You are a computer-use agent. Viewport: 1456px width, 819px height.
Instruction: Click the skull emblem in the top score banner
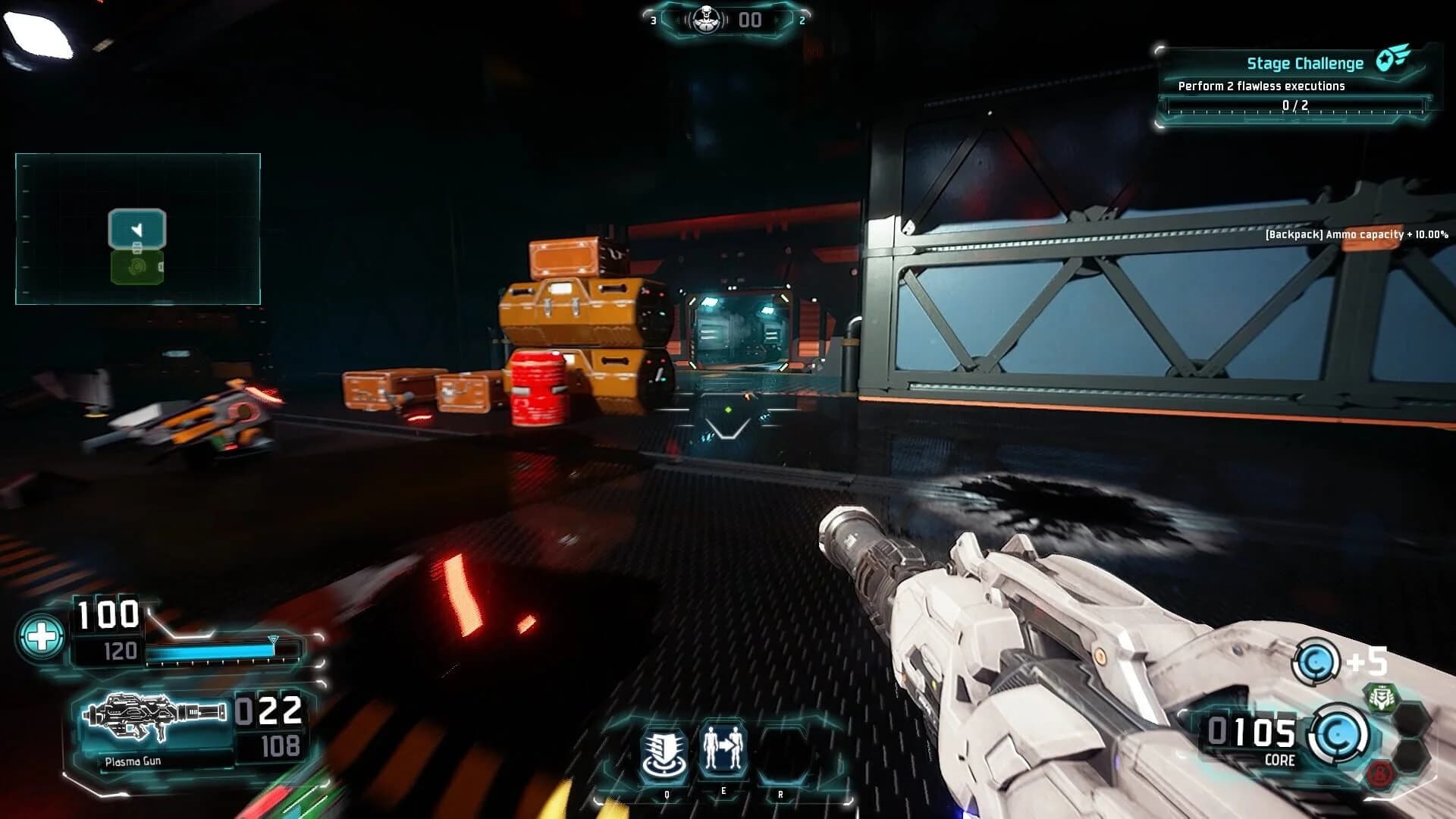coord(706,20)
